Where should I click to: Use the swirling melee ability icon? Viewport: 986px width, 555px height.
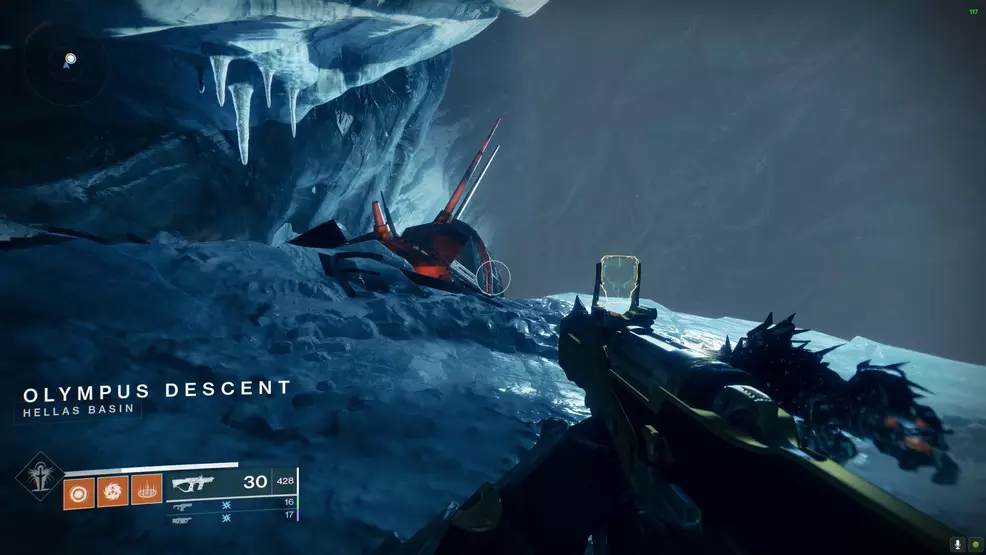click(113, 490)
